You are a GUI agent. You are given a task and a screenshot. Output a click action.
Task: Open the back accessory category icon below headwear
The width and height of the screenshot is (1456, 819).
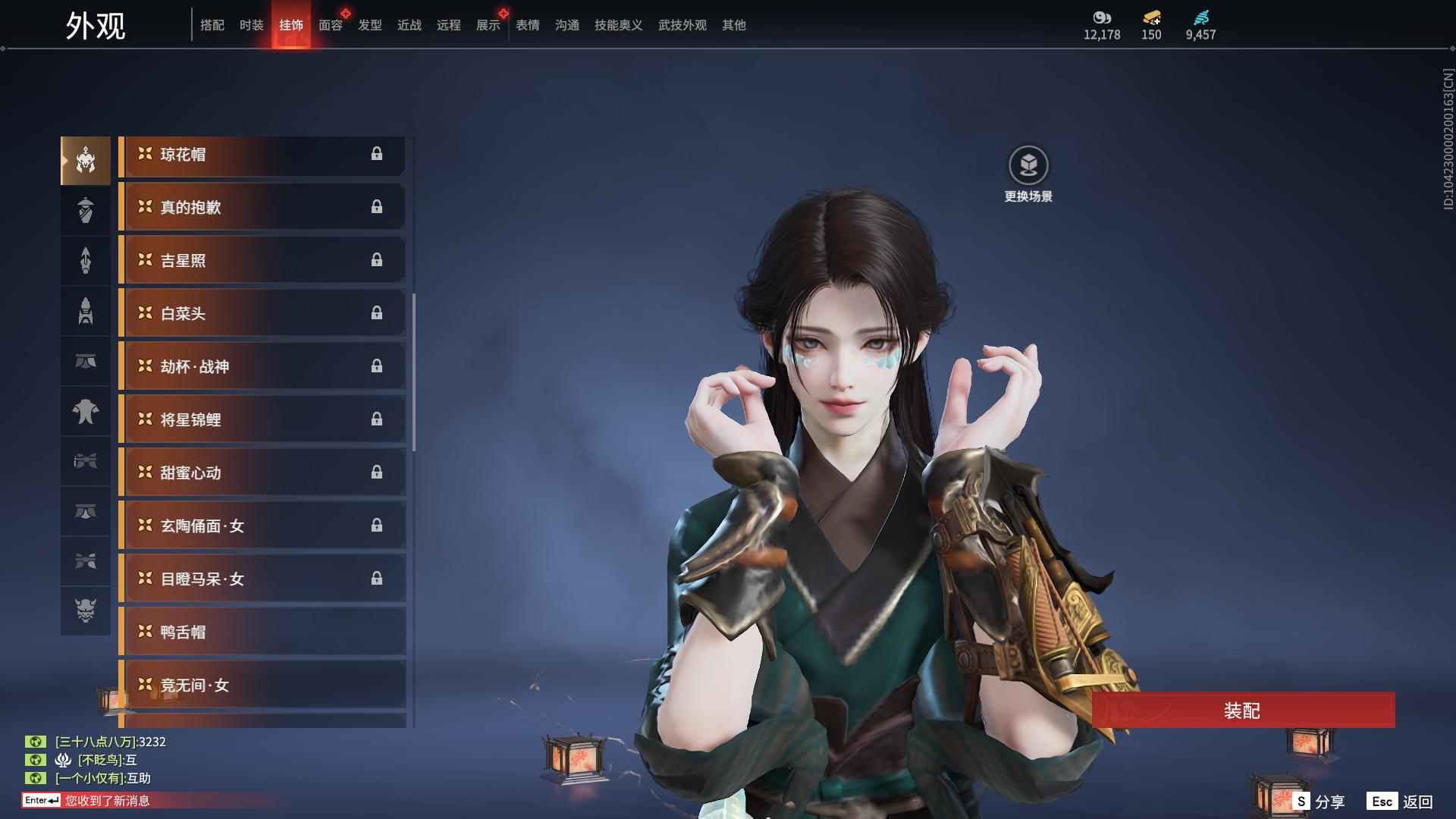point(86,210)
